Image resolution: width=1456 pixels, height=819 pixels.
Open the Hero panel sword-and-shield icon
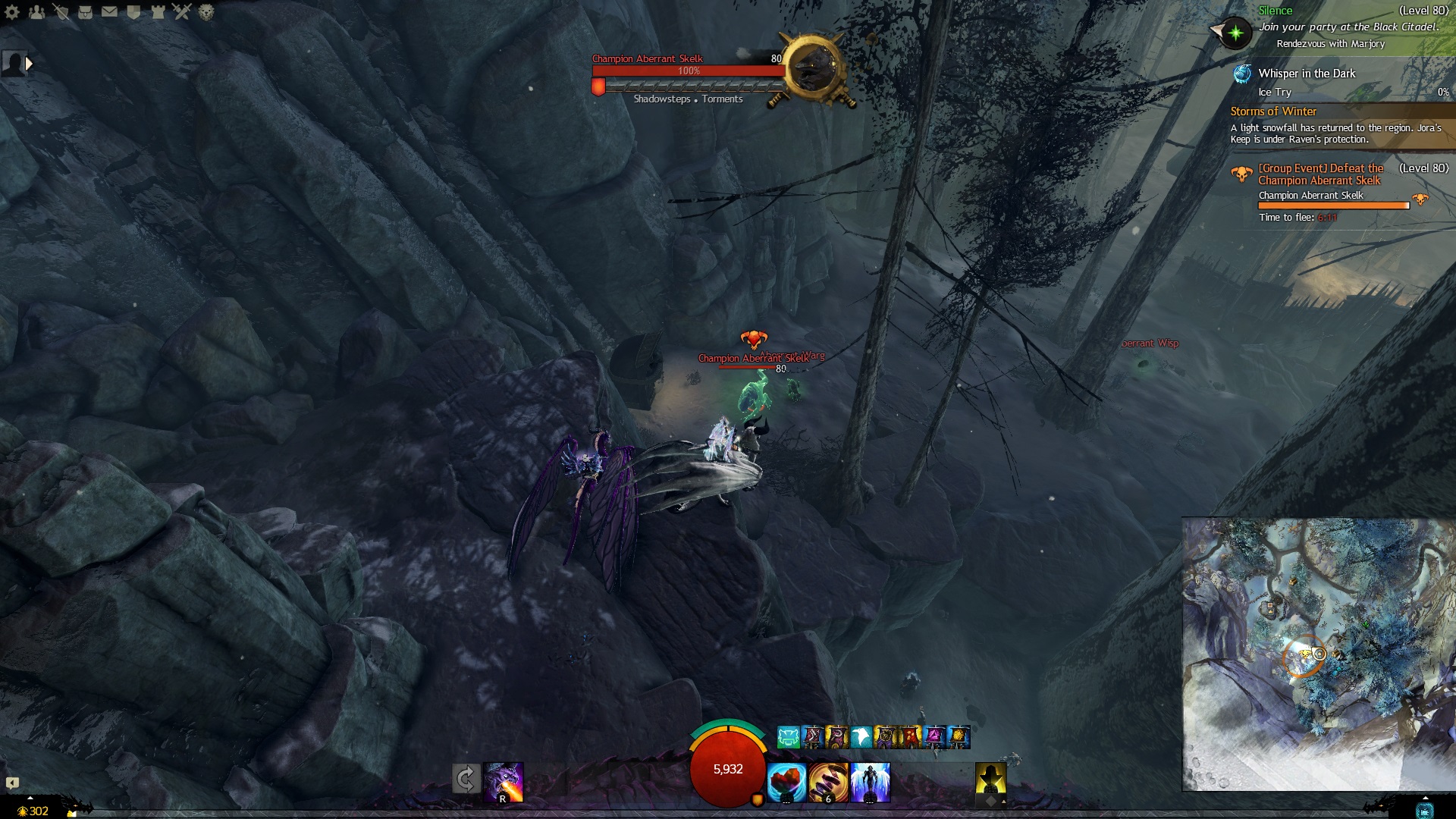point(61,12)
